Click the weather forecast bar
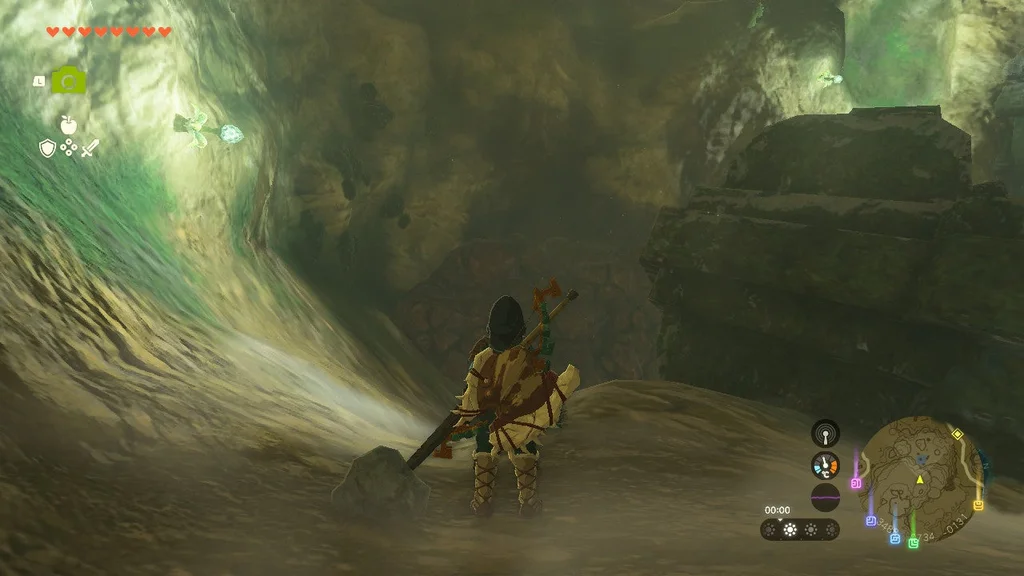Screen dimensions: 1024x576 pos(799,529)
